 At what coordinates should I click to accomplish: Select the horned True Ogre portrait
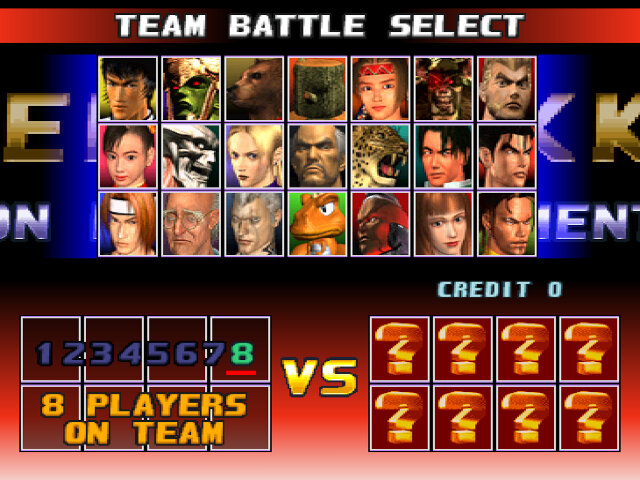444,88
